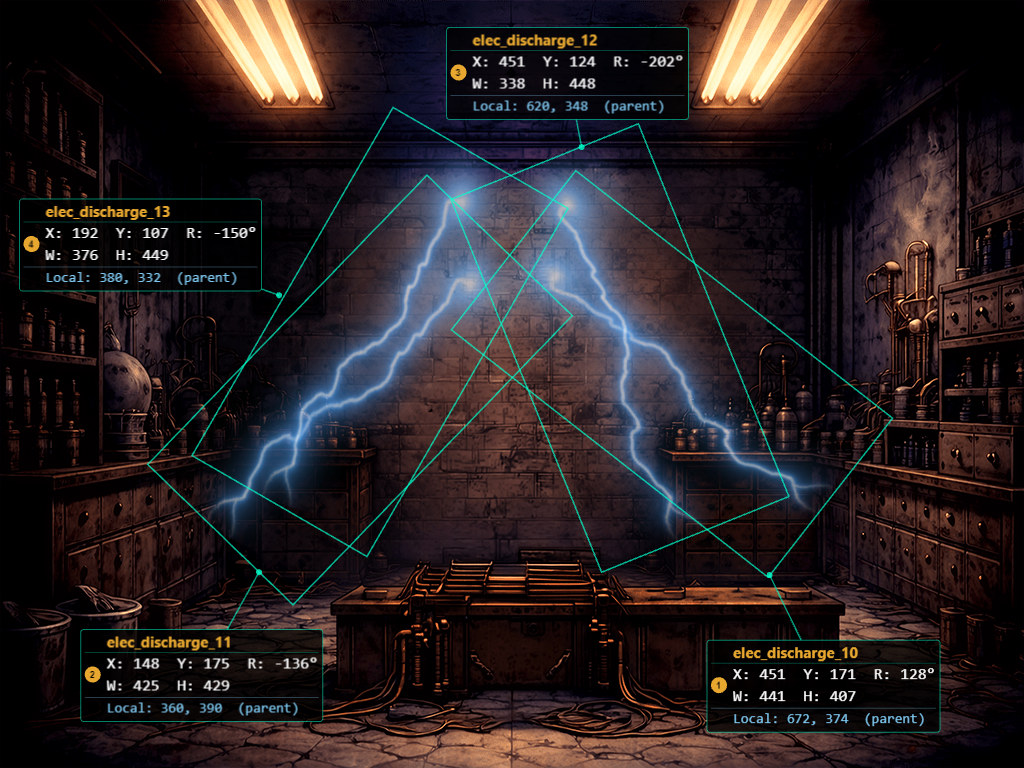1024x768 pixels.
Task: Click the number 1 badge on elec_discharge_10
Action: (x=719, y=685)
